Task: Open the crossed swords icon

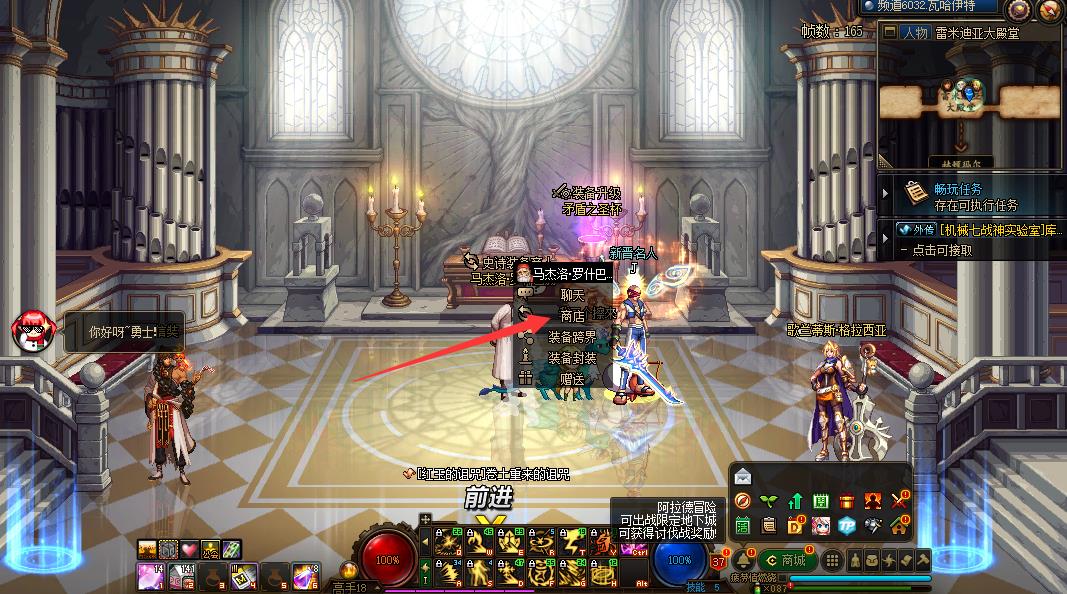Action: [898, 501]
